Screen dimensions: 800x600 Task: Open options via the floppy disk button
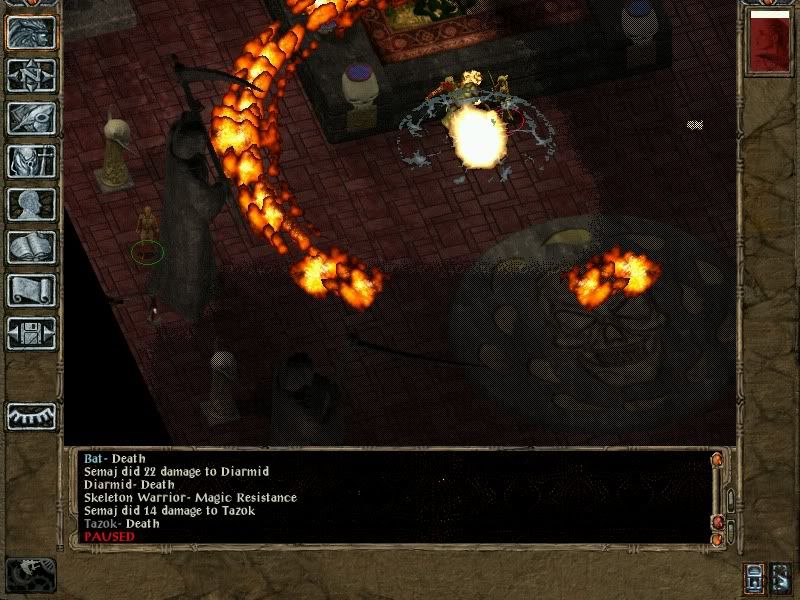(31, 333)
